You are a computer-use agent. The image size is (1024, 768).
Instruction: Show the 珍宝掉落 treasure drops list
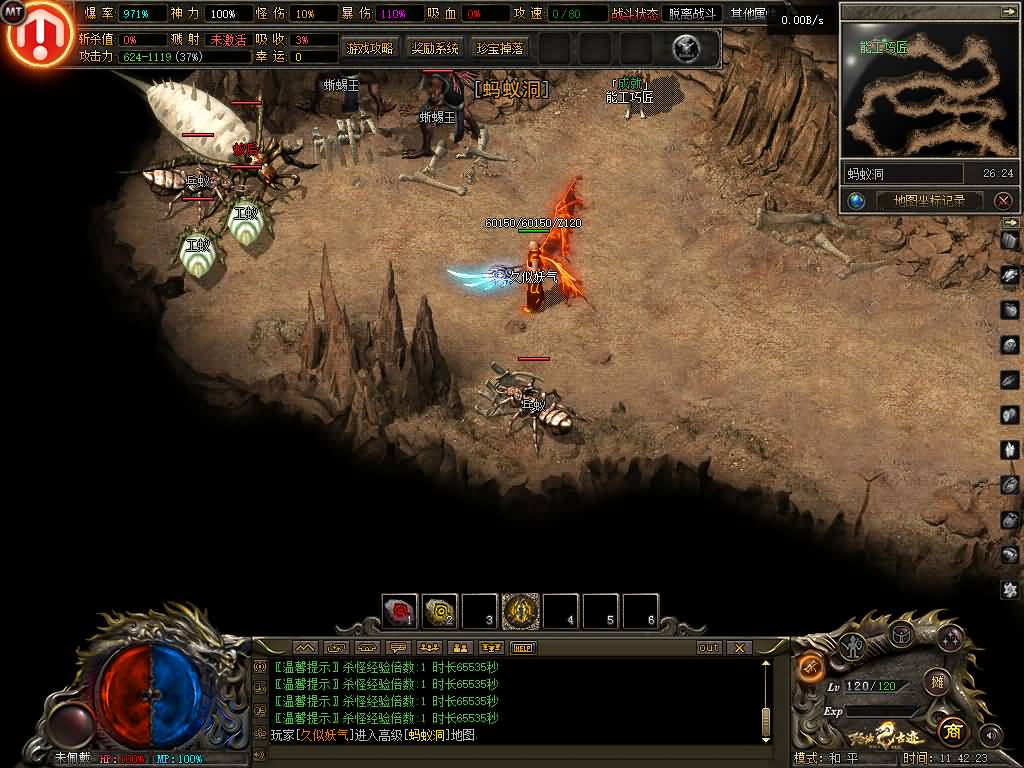pyautogui.click(x=499, y=48)
